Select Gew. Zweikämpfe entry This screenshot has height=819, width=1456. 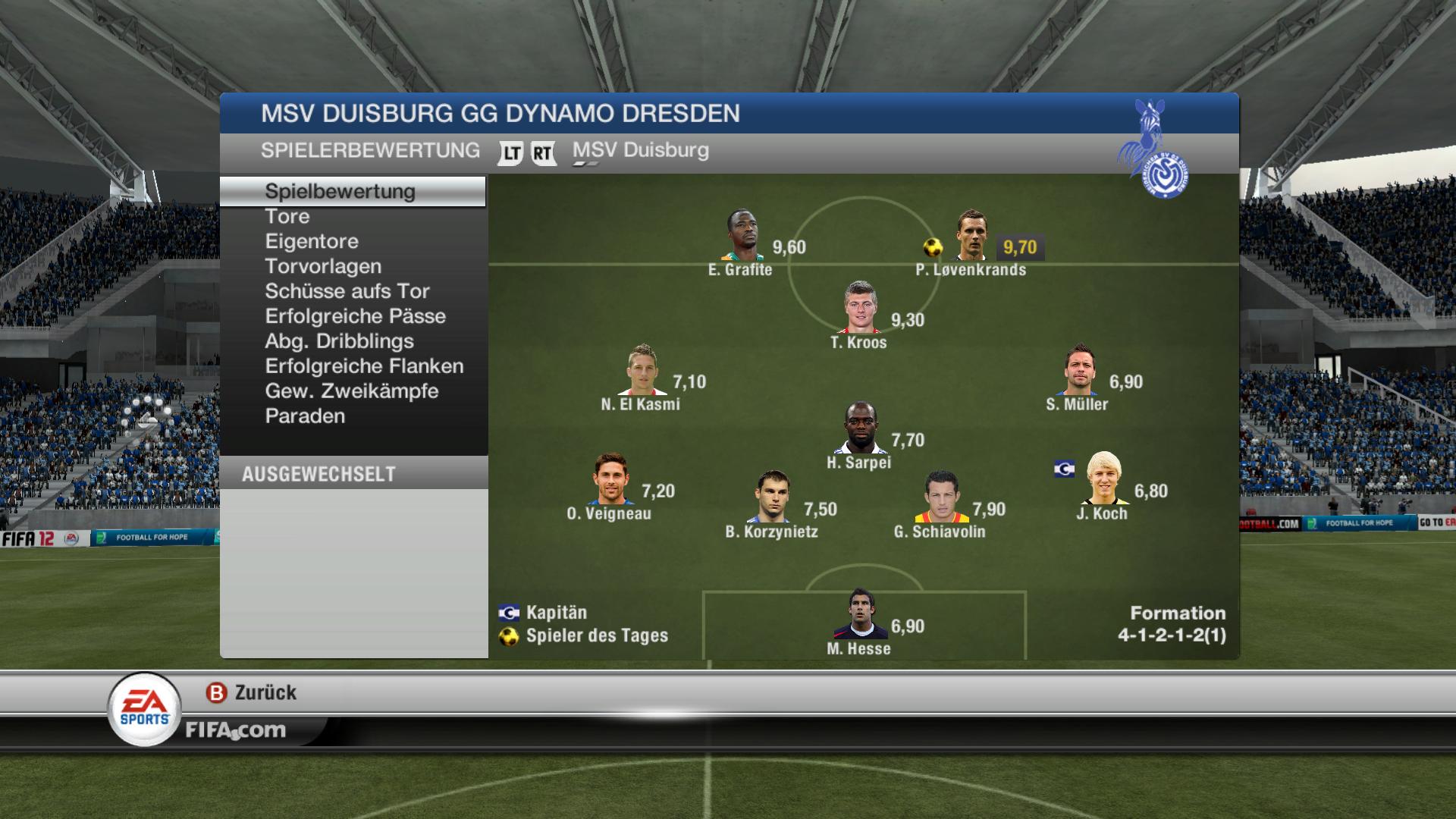[352, 392]
